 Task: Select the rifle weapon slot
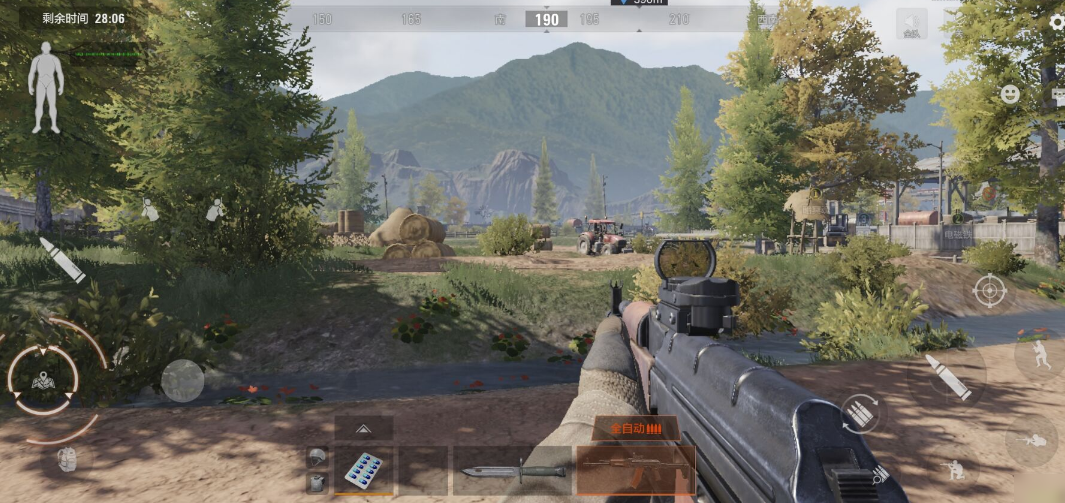(635, 469)
